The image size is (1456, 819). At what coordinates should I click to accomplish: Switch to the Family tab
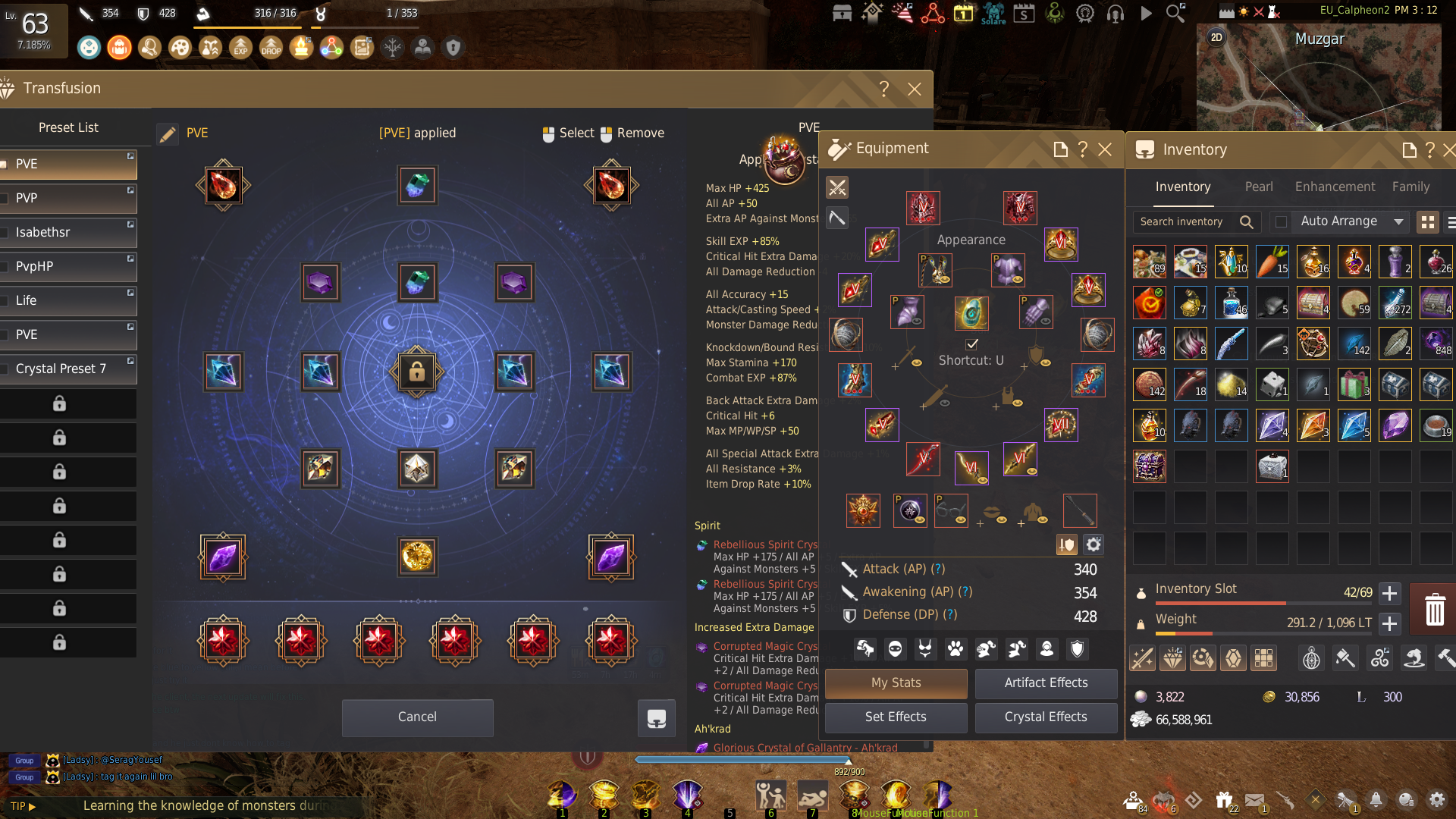point(1410,187)
